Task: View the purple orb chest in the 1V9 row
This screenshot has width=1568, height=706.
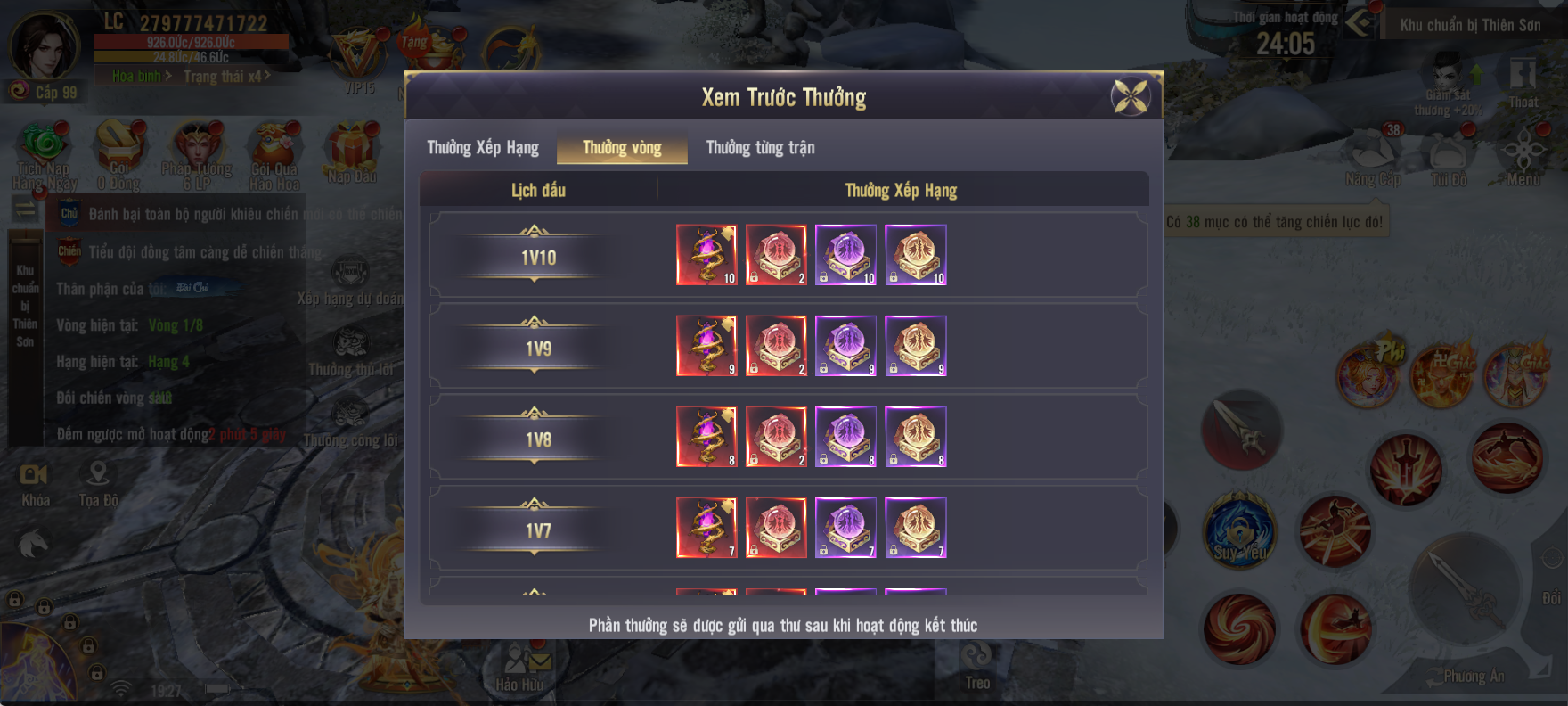Action: tap(845, 346)
